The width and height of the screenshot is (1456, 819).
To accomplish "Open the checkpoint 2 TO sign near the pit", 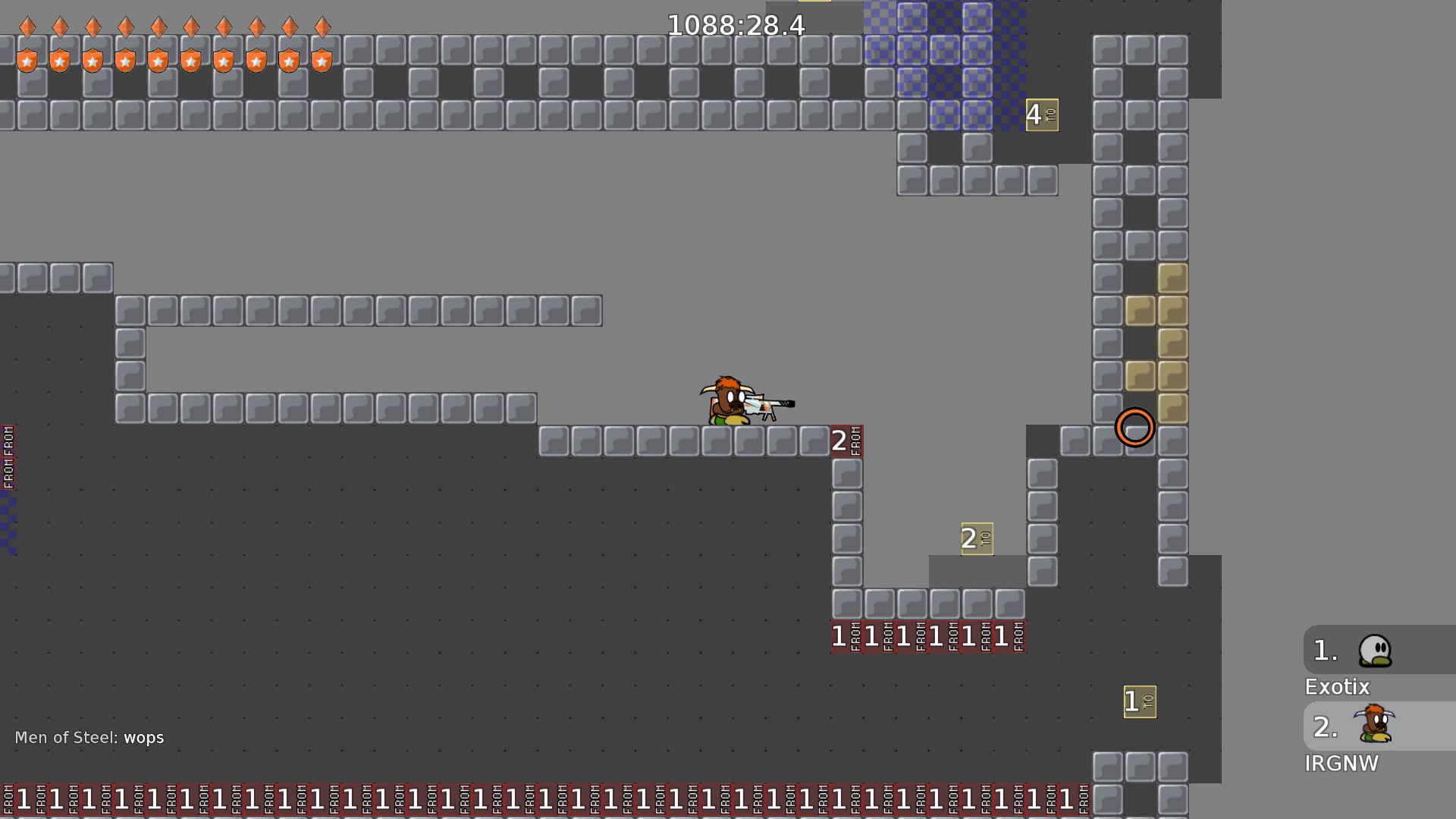I will (x=976, y=538).
